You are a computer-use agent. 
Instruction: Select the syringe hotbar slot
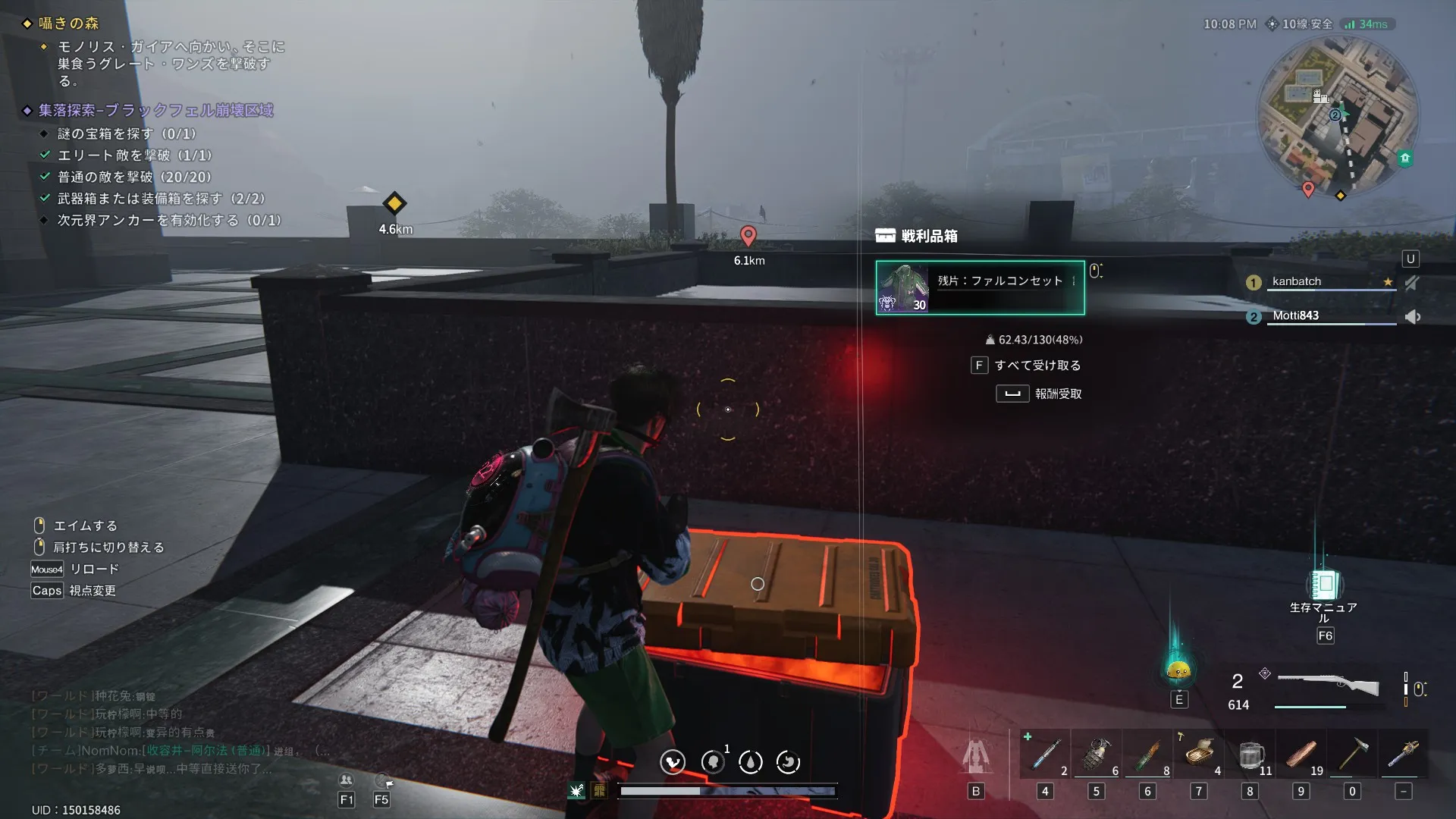click(x=1046, y=755)
